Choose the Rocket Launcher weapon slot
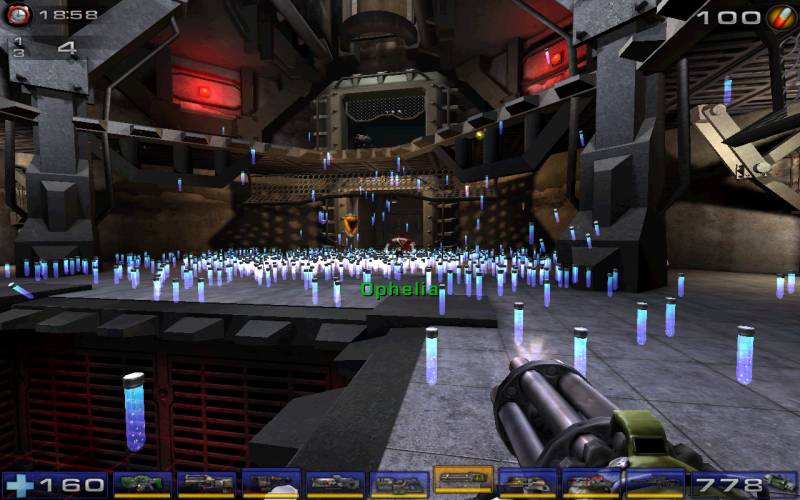Image resolution: width=800 pixels, height=500 pixels. click(x=591, y=484)
